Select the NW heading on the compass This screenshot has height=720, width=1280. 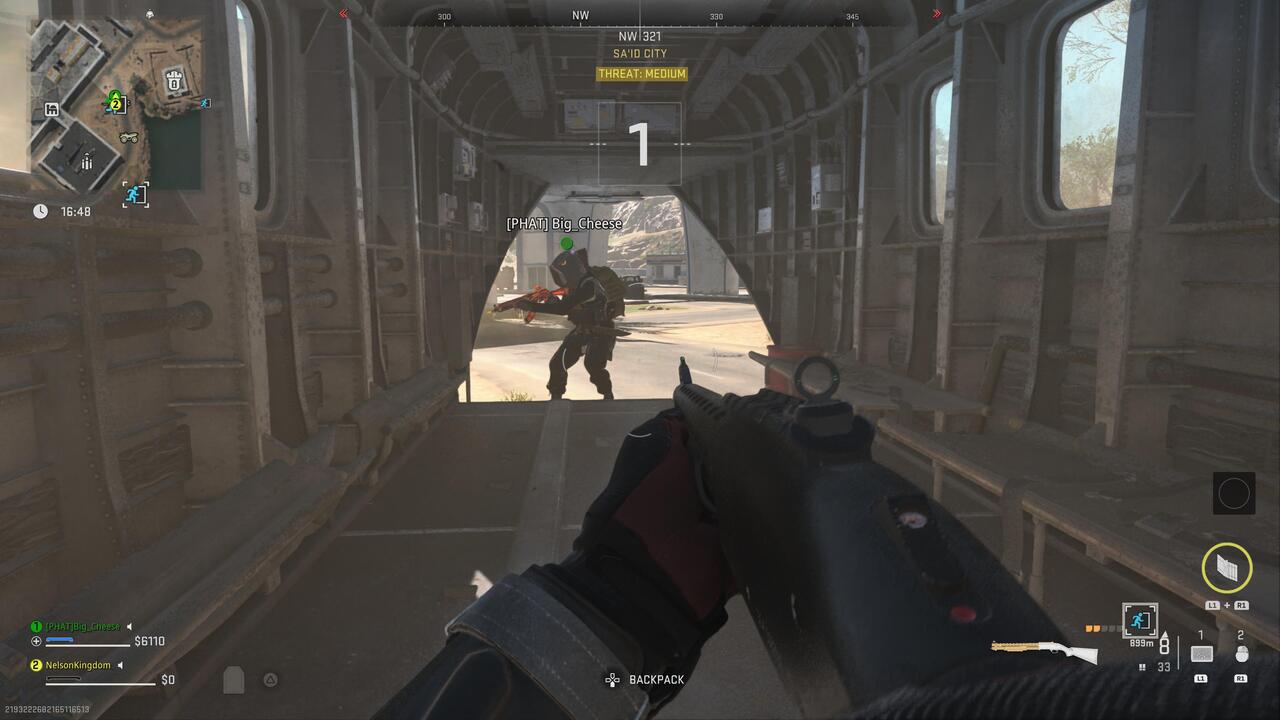pyautogui.click(x=578, y=15)
